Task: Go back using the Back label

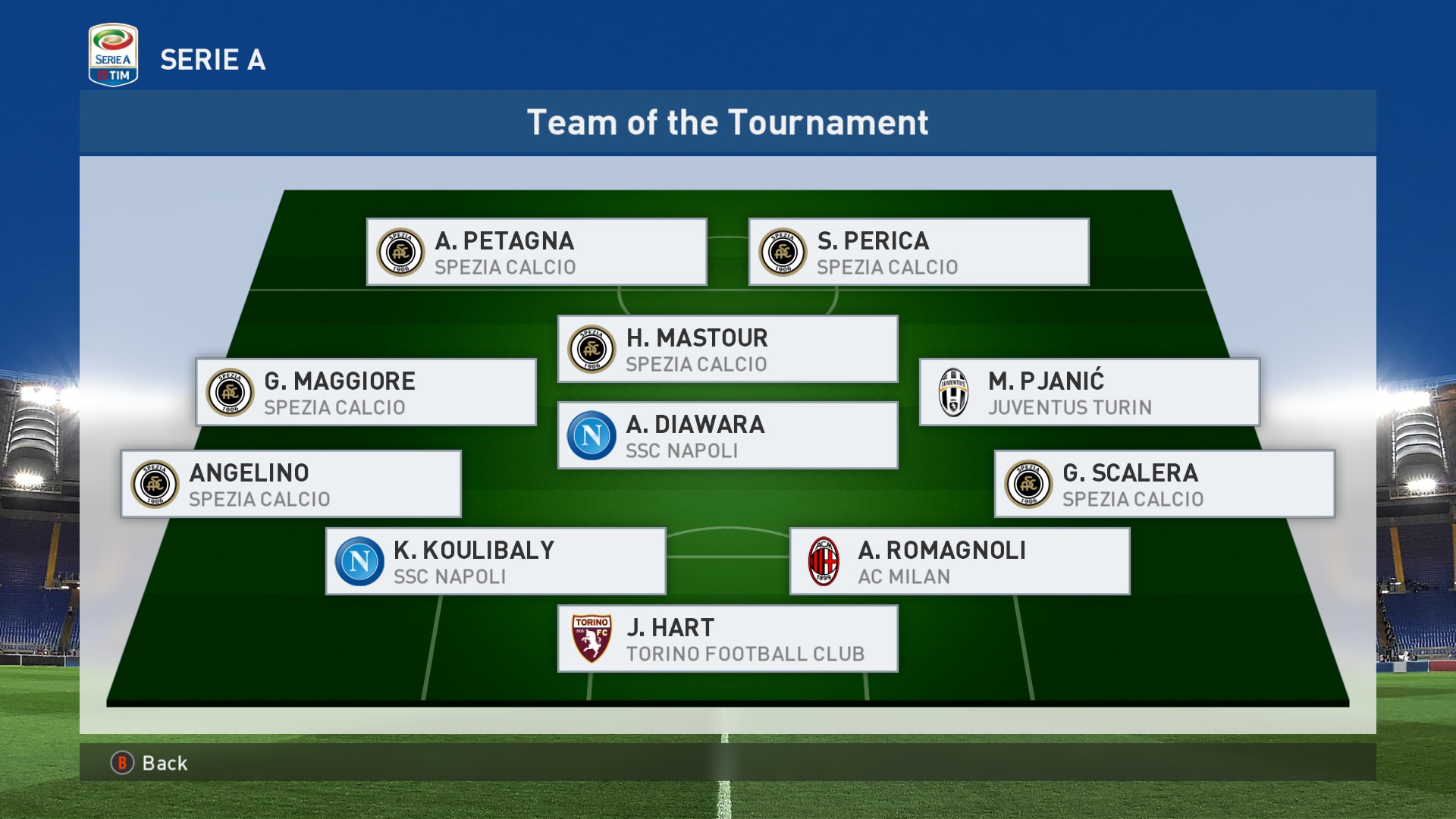Action: pyautogui.click(x=164, y=763)
